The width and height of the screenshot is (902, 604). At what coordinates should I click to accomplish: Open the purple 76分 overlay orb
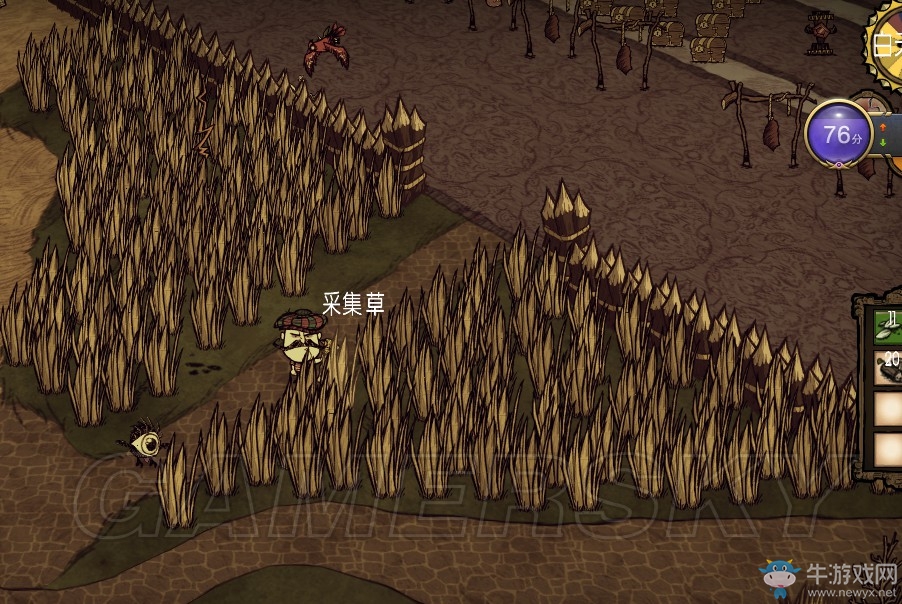[x=838, y=135]
